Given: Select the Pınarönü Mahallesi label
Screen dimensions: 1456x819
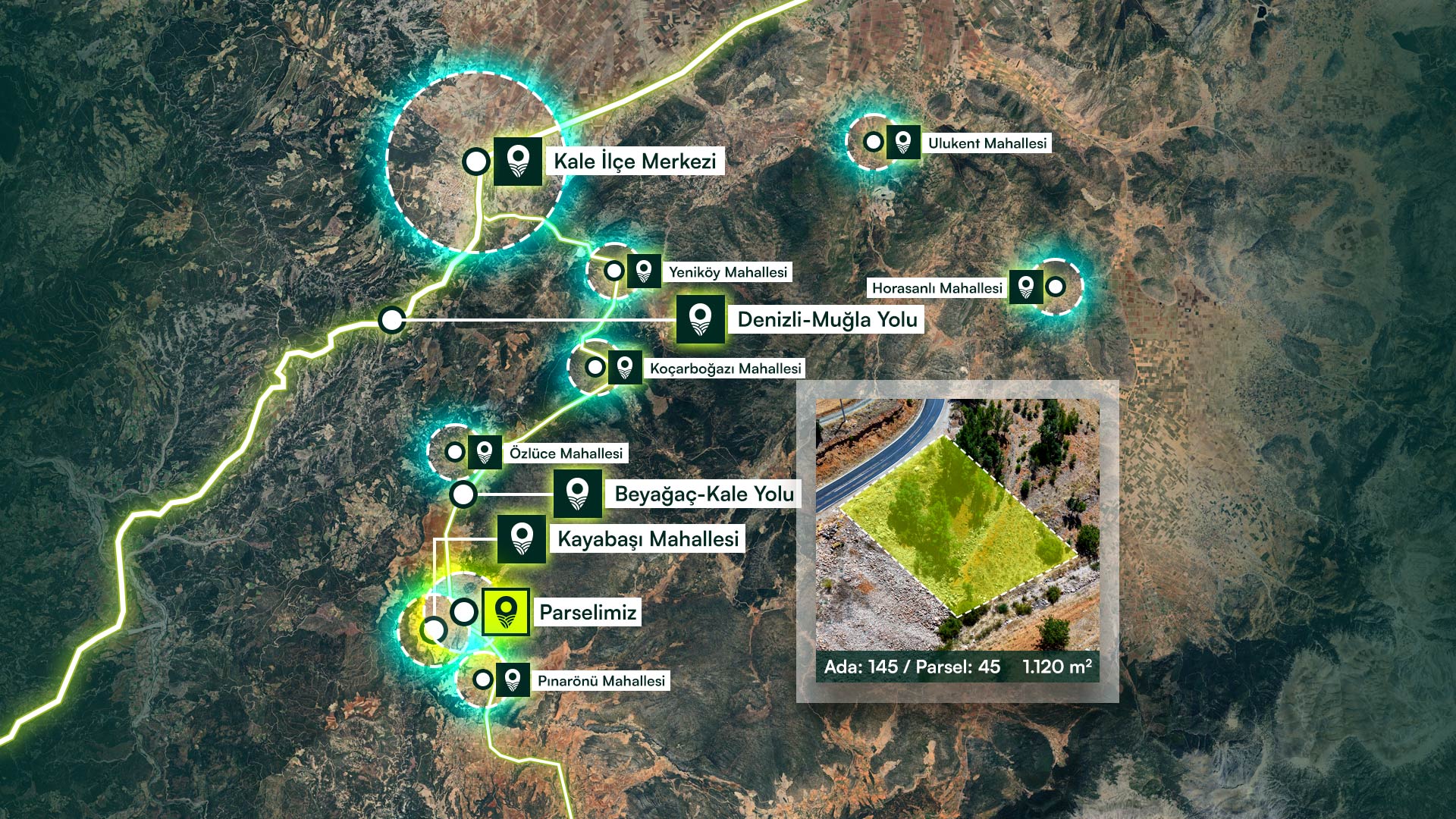Looking at the screenshot, I should (601, 681).
